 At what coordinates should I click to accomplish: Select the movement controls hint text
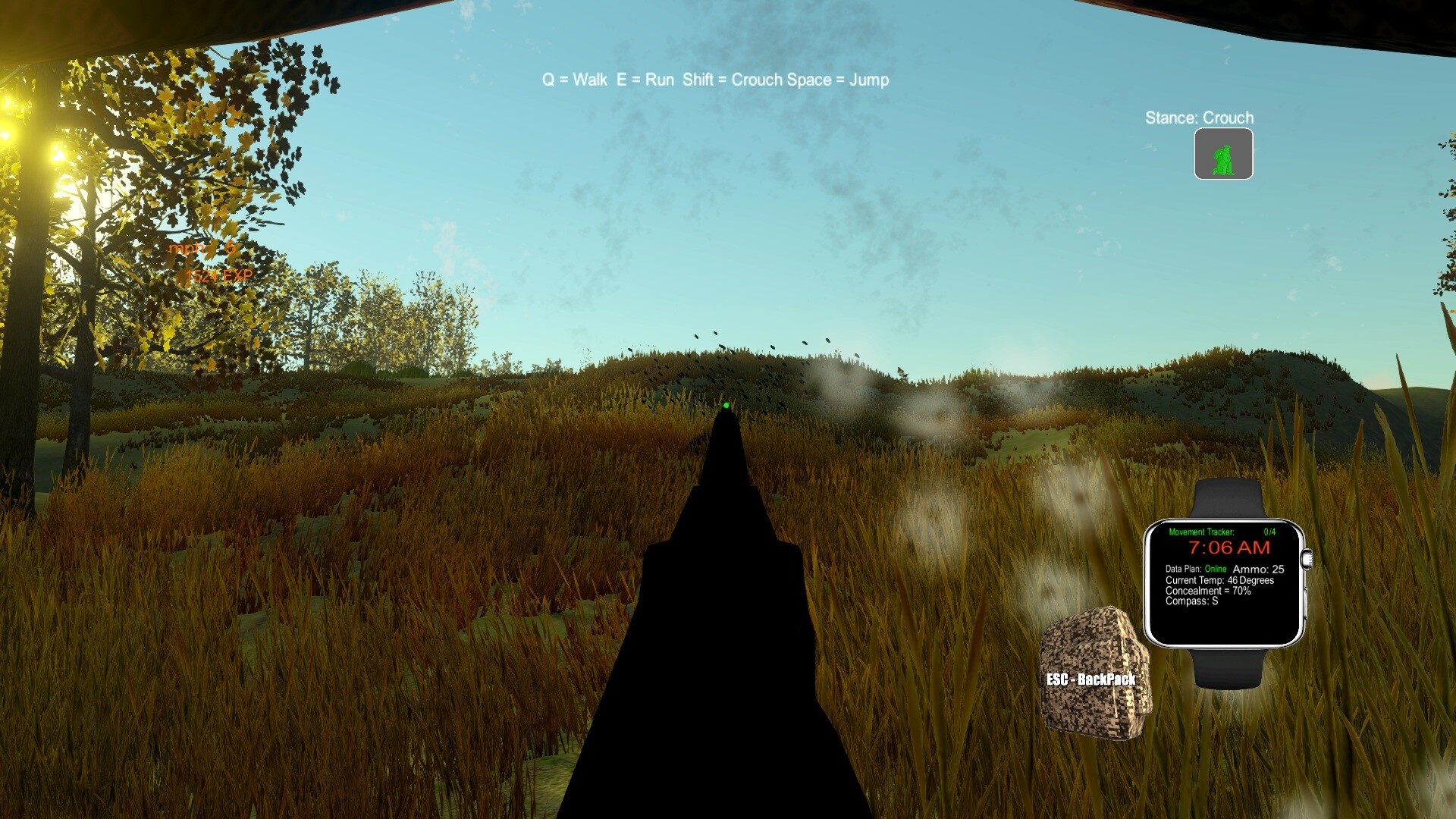coord(714,79)
